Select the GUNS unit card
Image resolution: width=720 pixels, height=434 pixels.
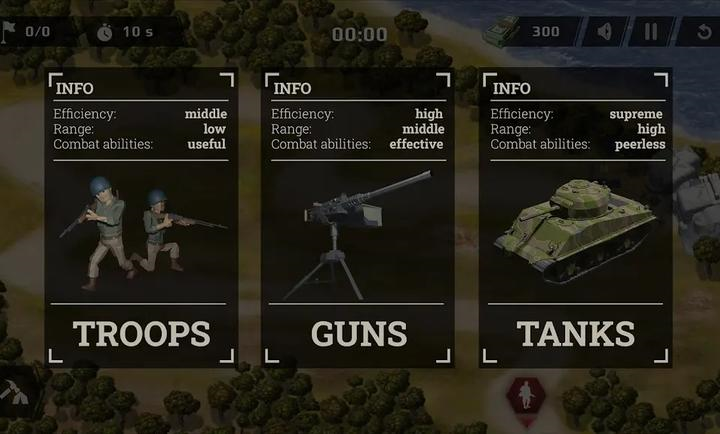(358, 218)
